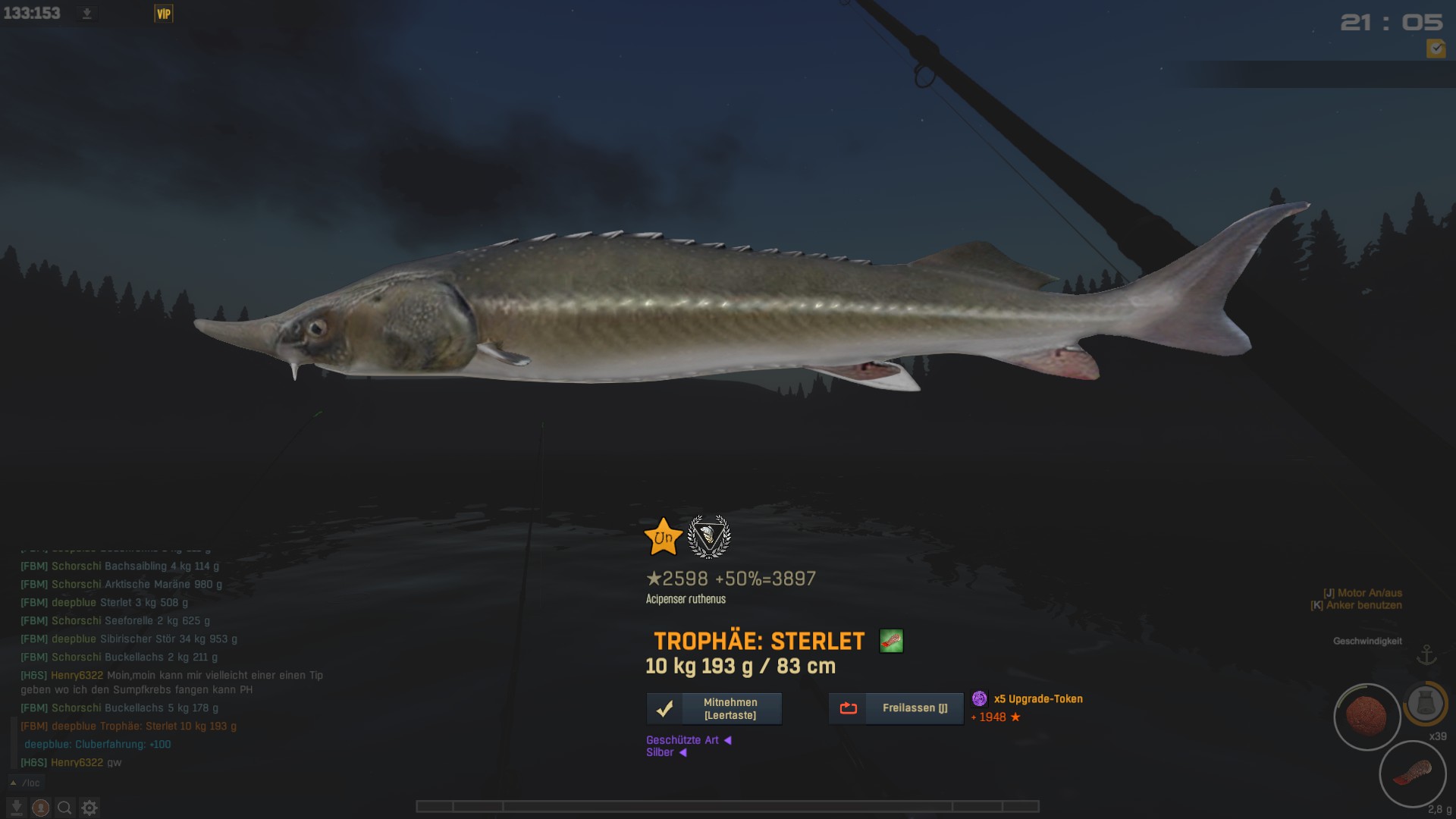Click the download arrow next to coordinates

click(x=86, y=14)
